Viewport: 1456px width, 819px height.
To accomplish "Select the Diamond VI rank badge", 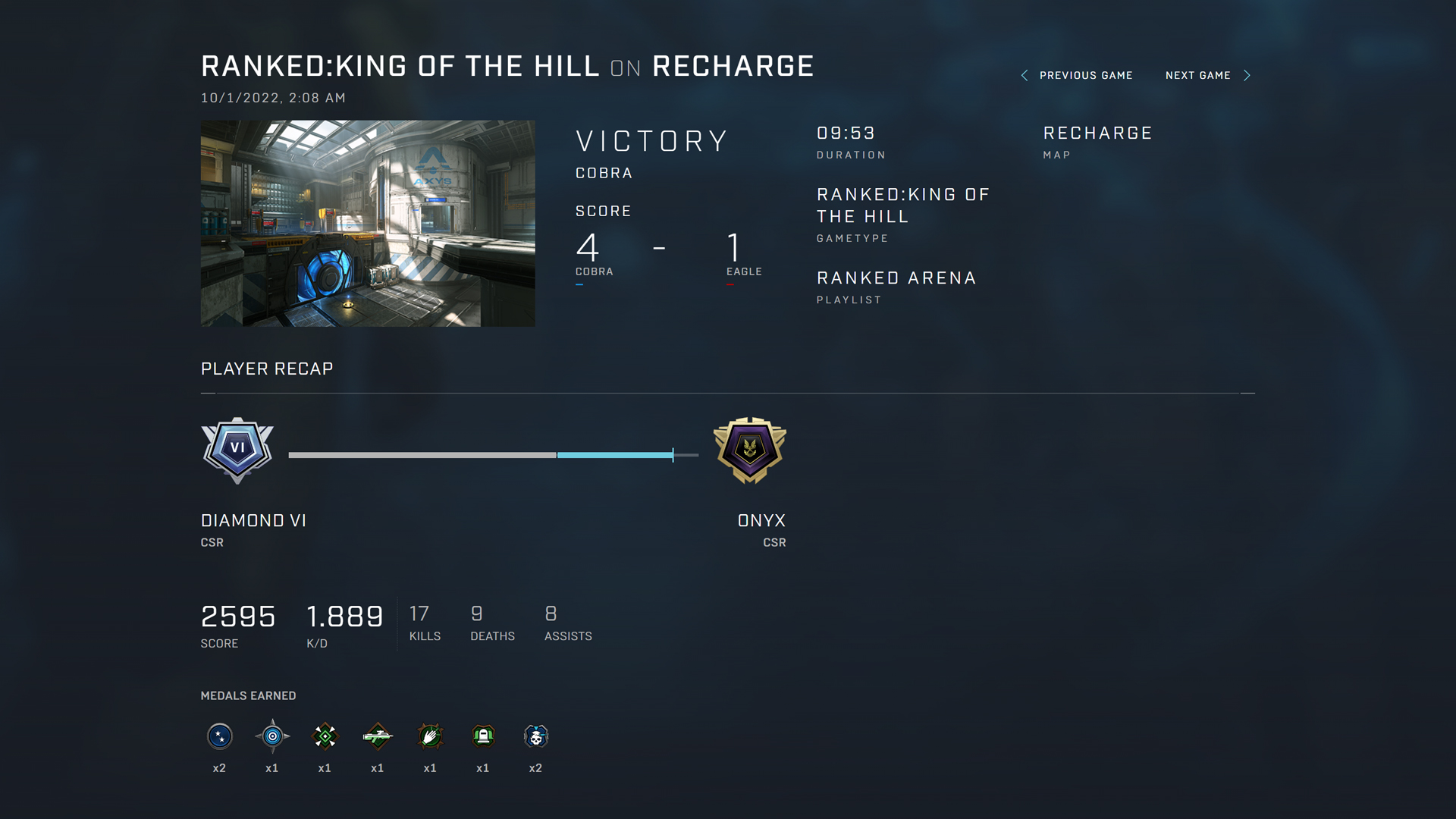I will [237, 450].
